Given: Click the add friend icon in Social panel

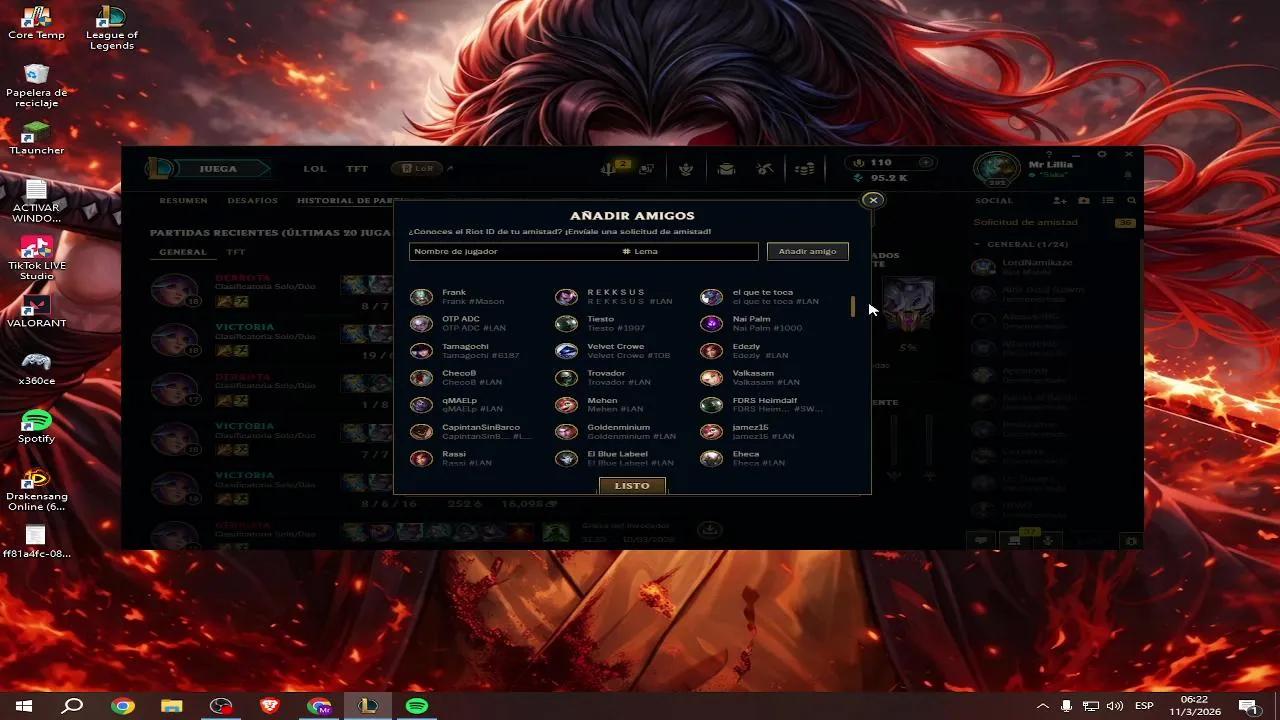Looking at the screenshot, I should tap(1060, 200).
